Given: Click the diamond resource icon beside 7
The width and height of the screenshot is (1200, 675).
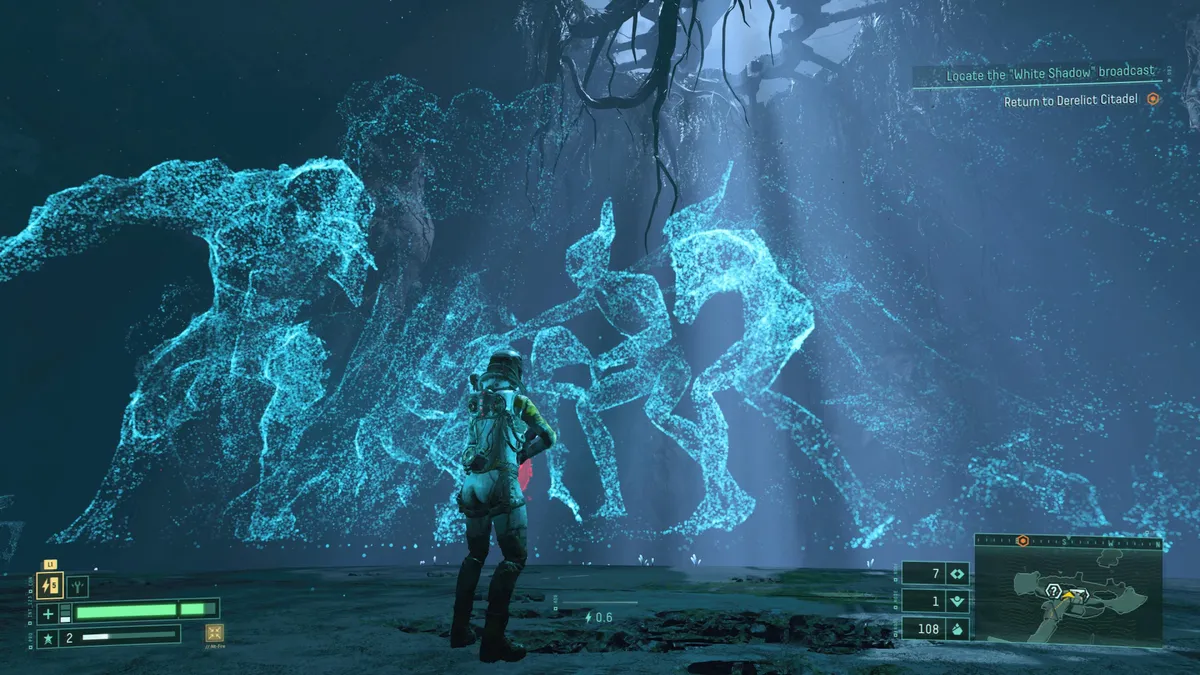Looking at the screenshot, I should [955, 574].
